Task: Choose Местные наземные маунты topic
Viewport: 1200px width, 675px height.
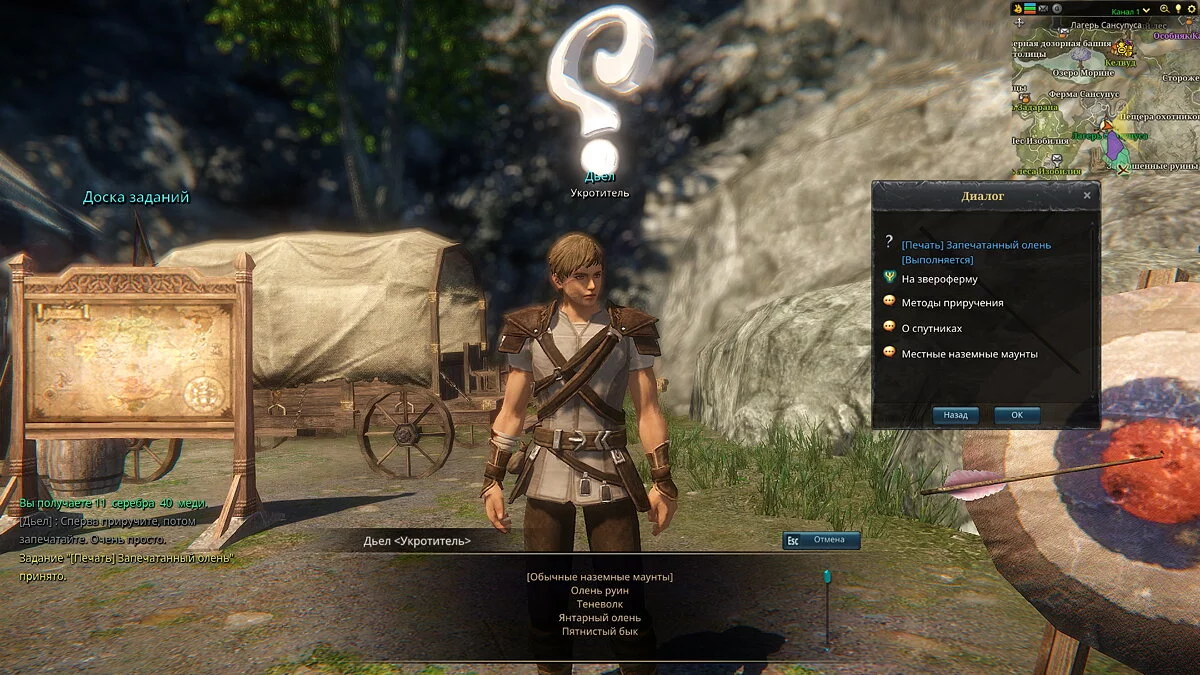Action: (969, 354)
